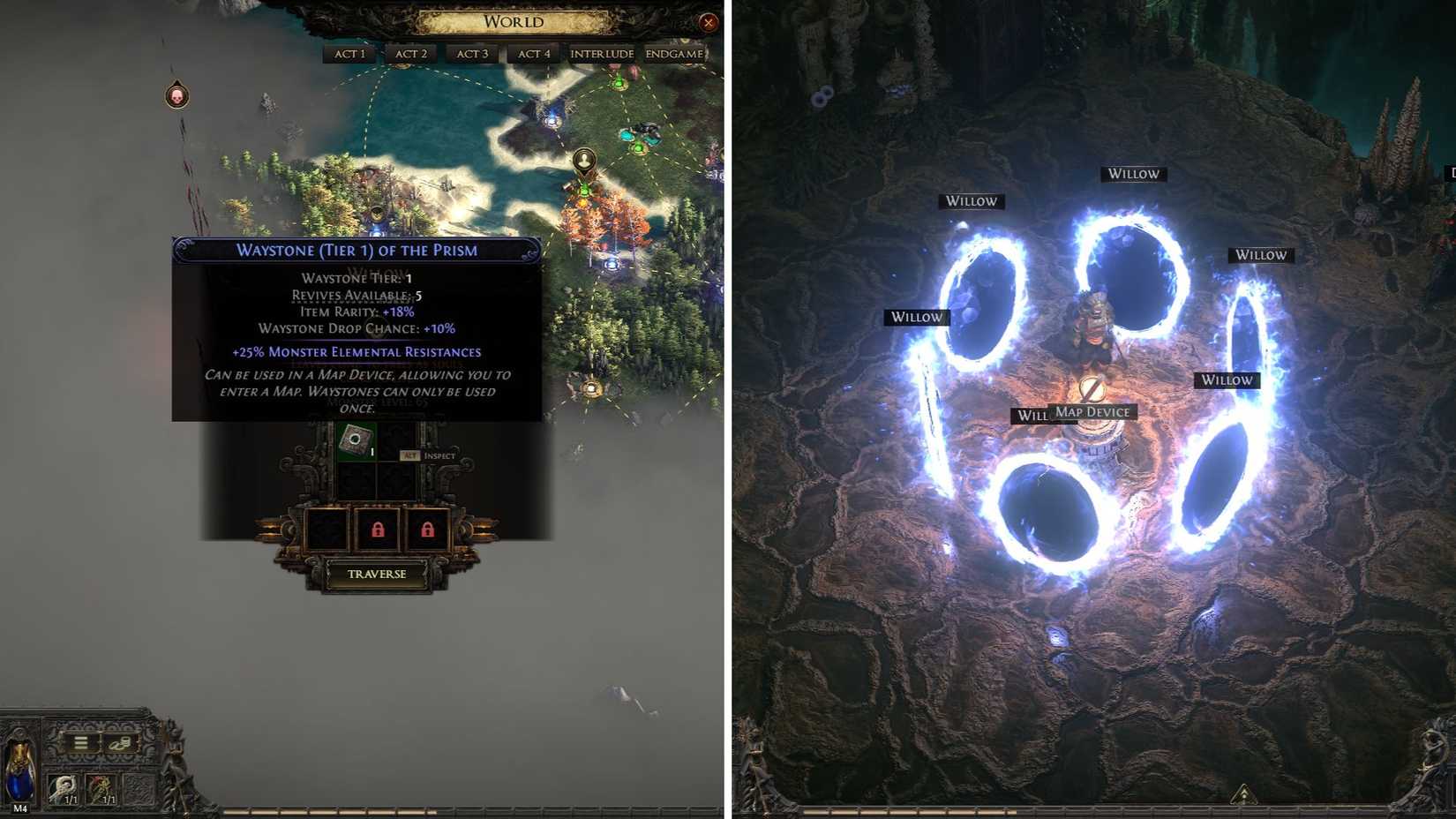
Task: Click the first locked waystone slot padlock
Action: (378, 530)
